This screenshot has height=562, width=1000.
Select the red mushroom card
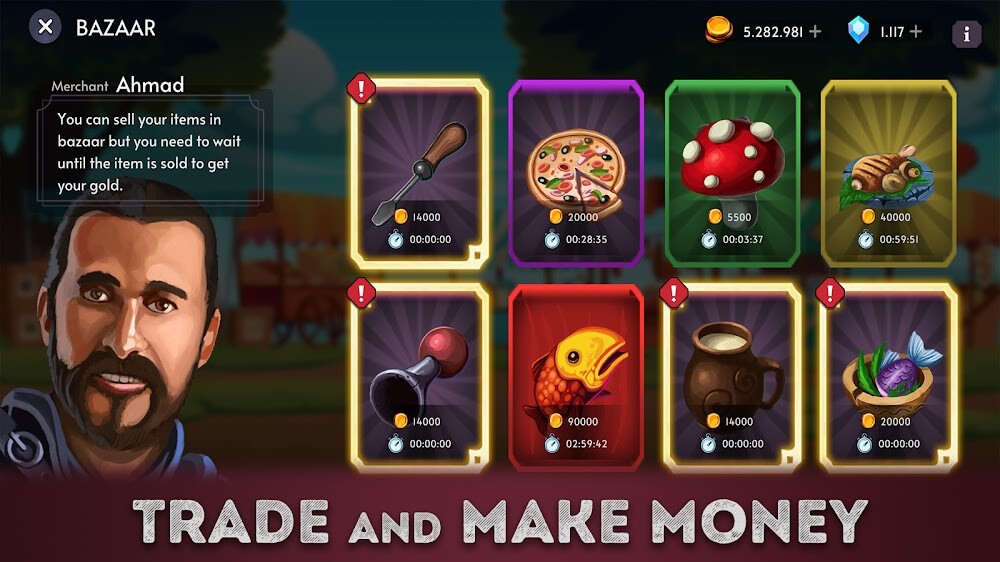[732, 173]
